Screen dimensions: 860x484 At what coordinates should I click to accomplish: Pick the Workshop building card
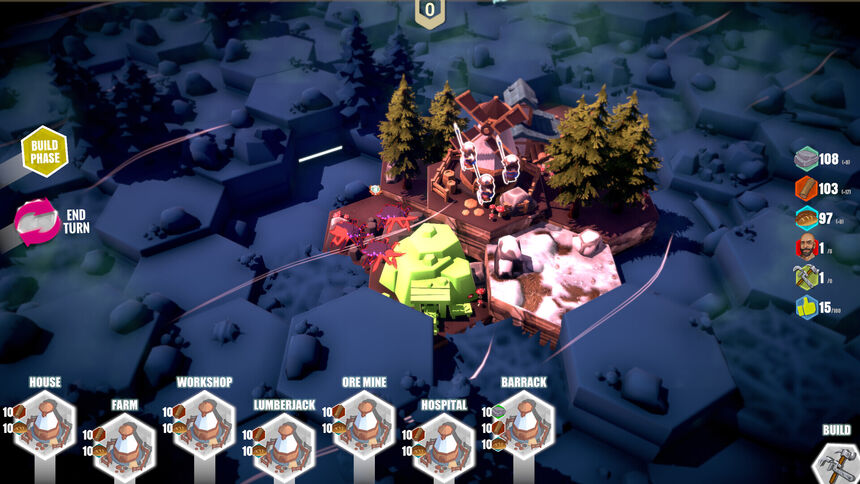[x=205, y=423]
